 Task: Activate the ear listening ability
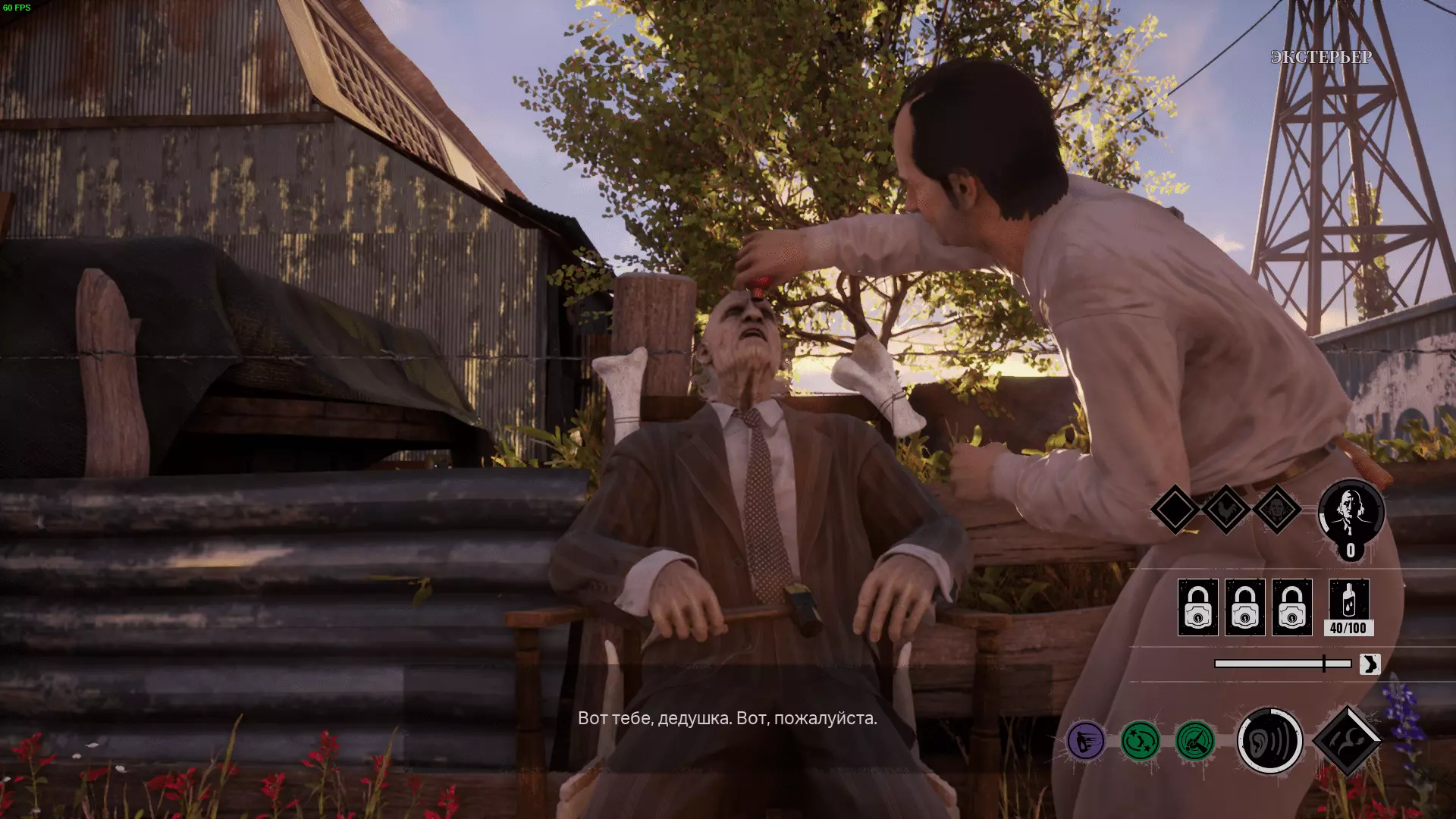1269,741
